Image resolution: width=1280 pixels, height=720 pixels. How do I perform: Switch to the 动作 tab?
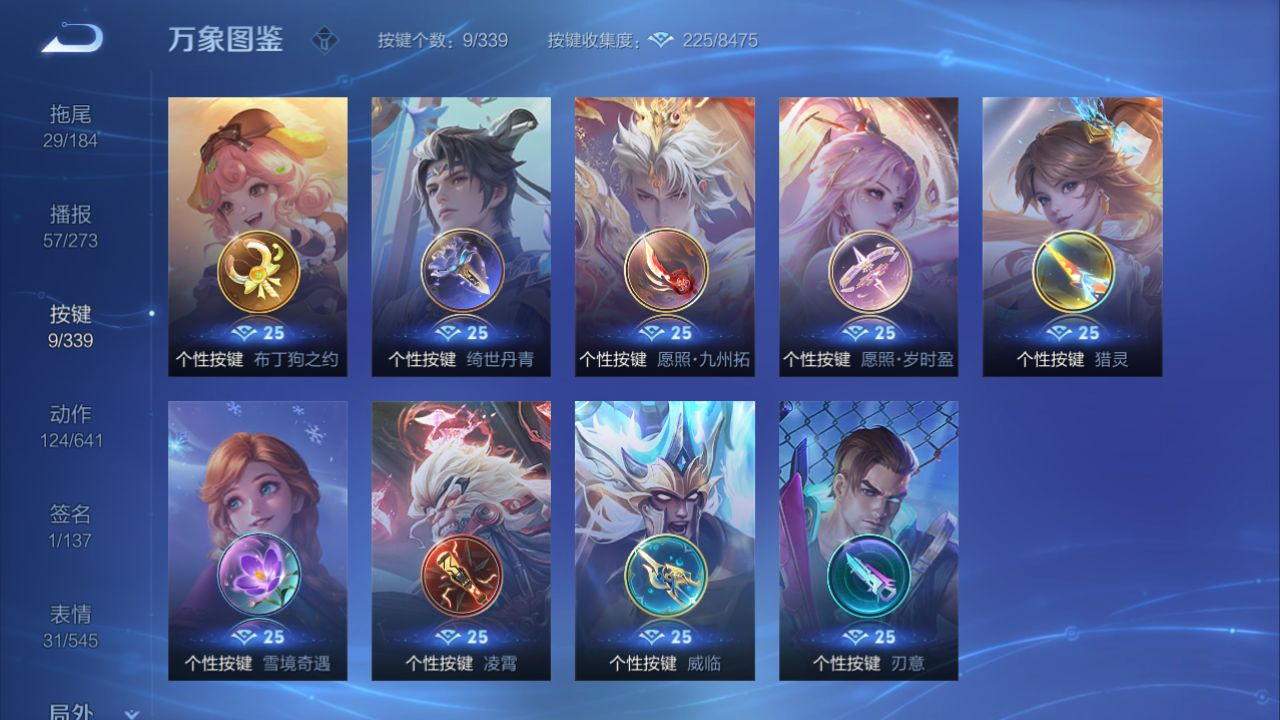click(x=70, y=426)
